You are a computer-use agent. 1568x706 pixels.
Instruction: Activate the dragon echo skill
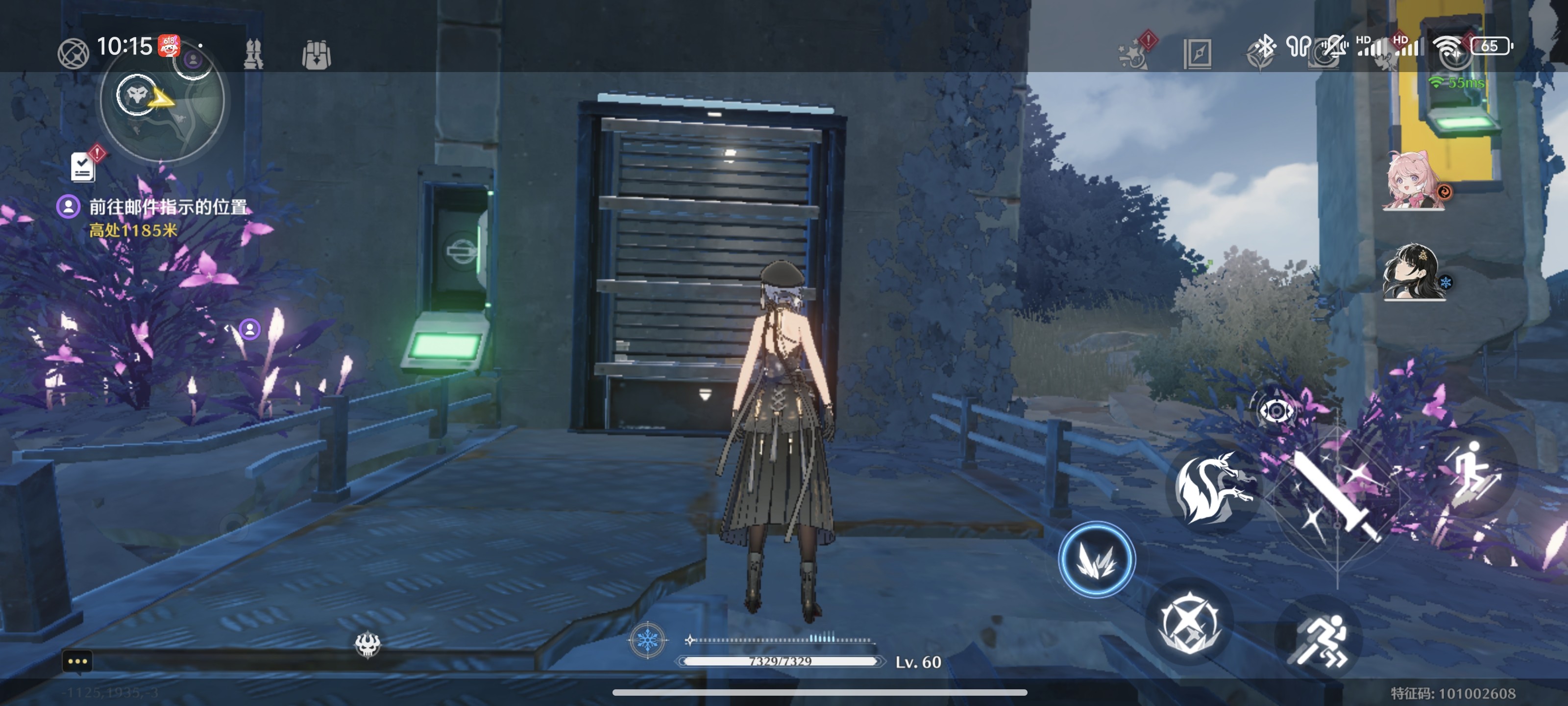pyautogui.click(x=1211, y=488)
